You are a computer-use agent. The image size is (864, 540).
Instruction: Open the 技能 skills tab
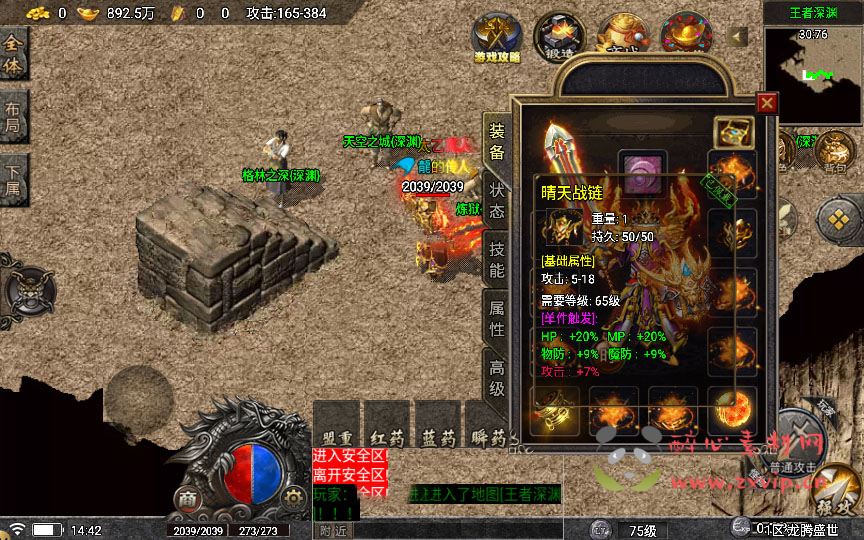(497, 257)
